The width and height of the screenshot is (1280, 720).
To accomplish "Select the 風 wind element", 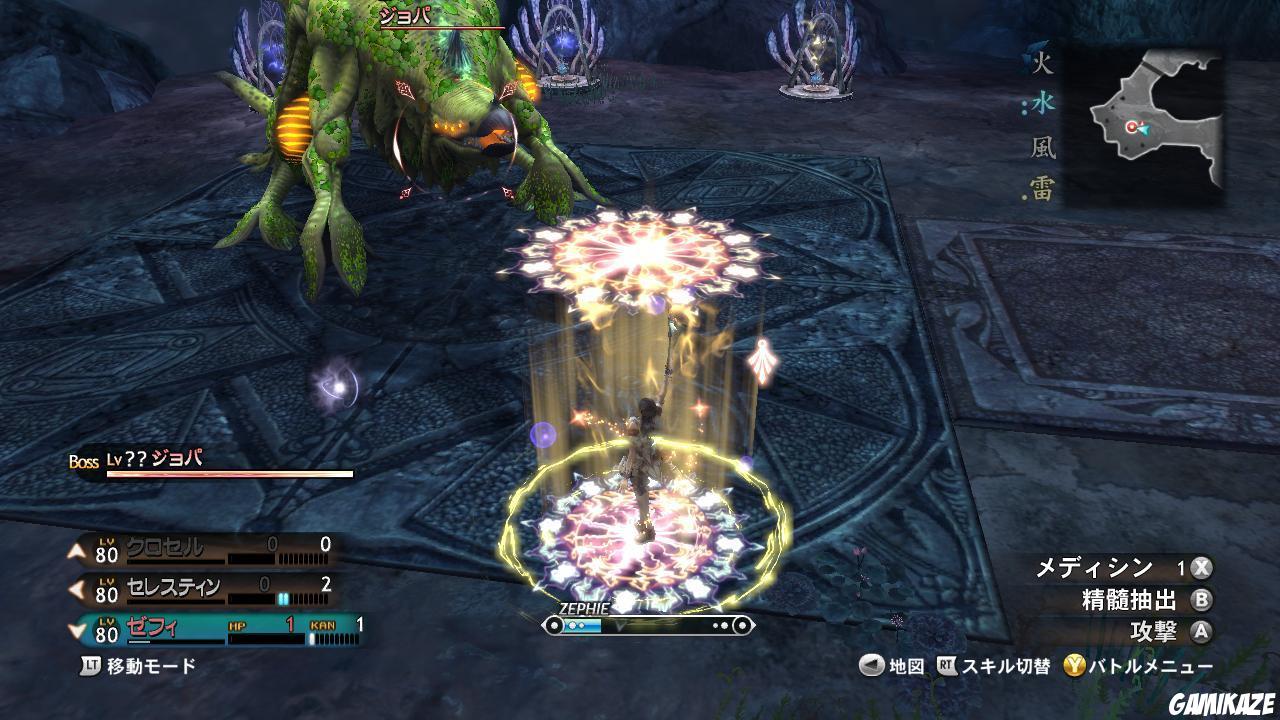I will pyautogui.click(x=1043, y=148).
